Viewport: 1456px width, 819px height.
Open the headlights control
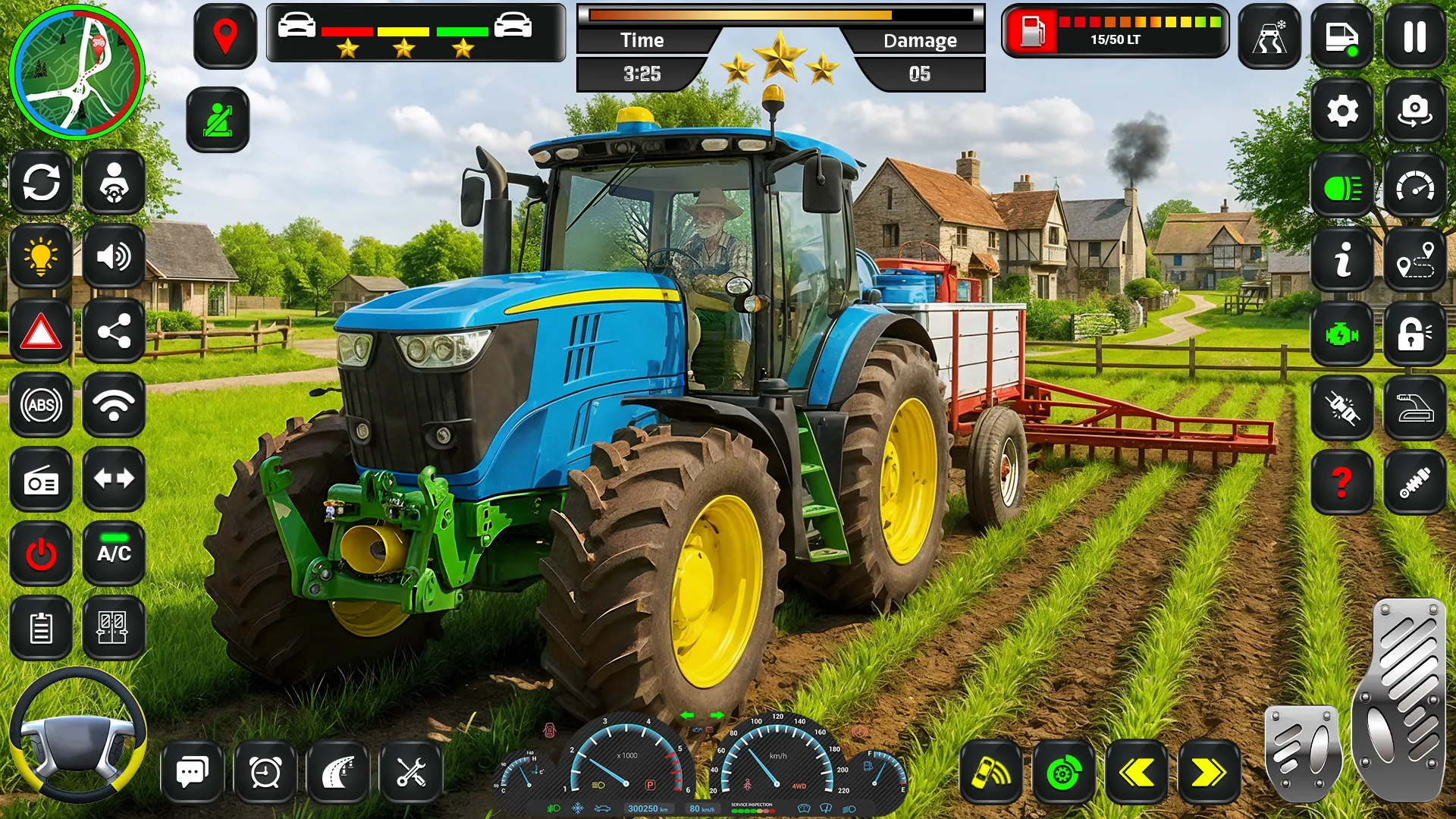(1342, 184)
